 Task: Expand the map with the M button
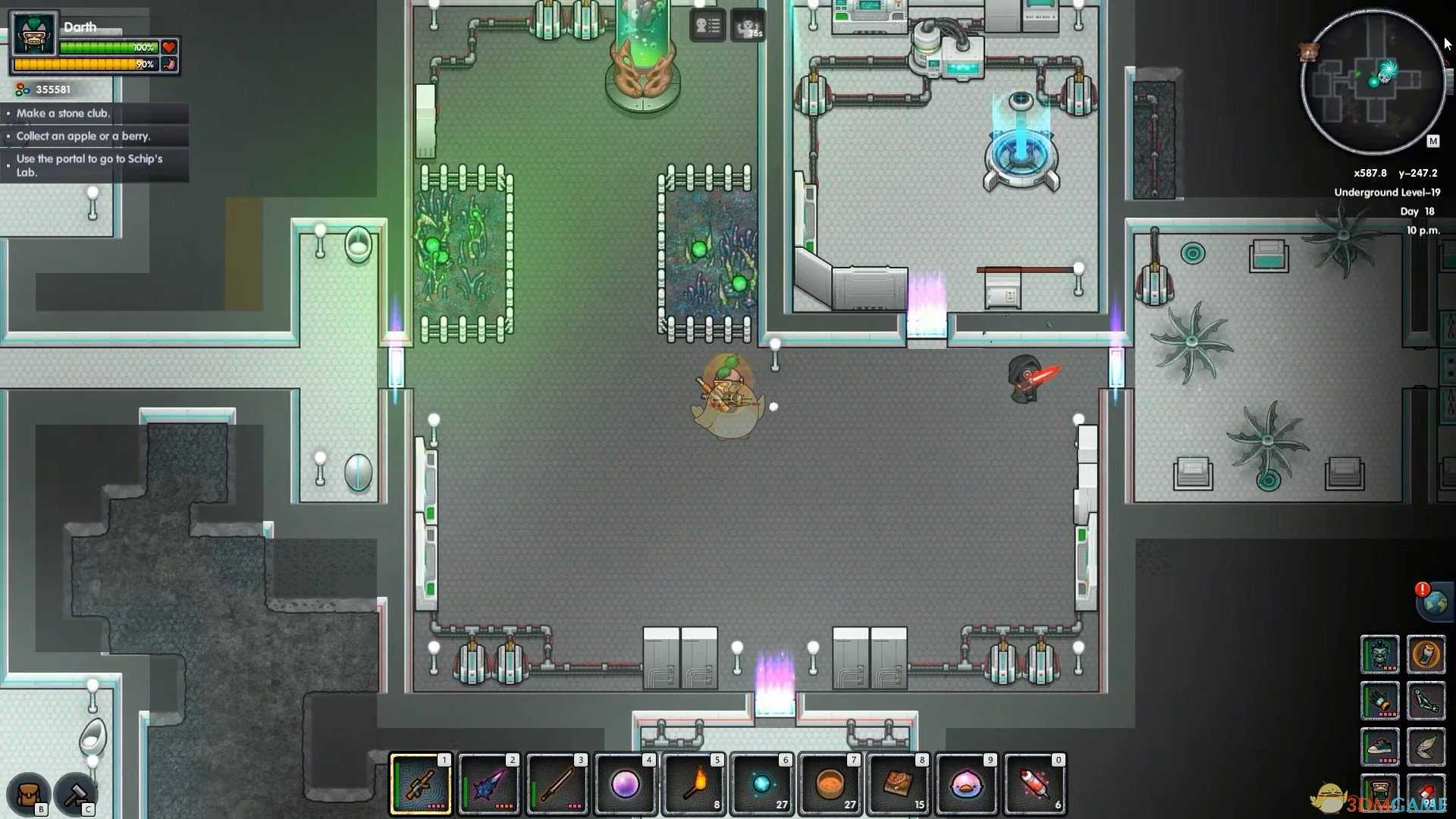(1432, 141)
